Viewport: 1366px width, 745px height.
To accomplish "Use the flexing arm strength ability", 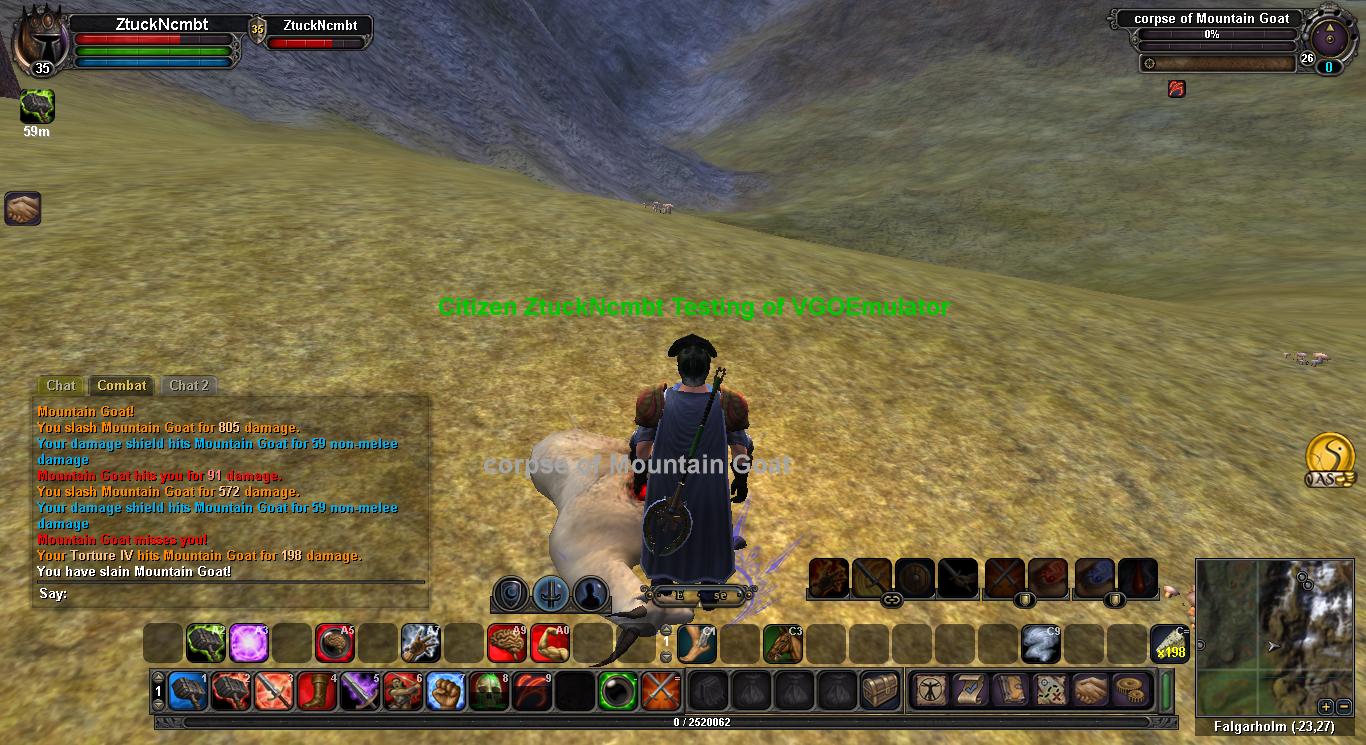I will click(x=549, y=643).
